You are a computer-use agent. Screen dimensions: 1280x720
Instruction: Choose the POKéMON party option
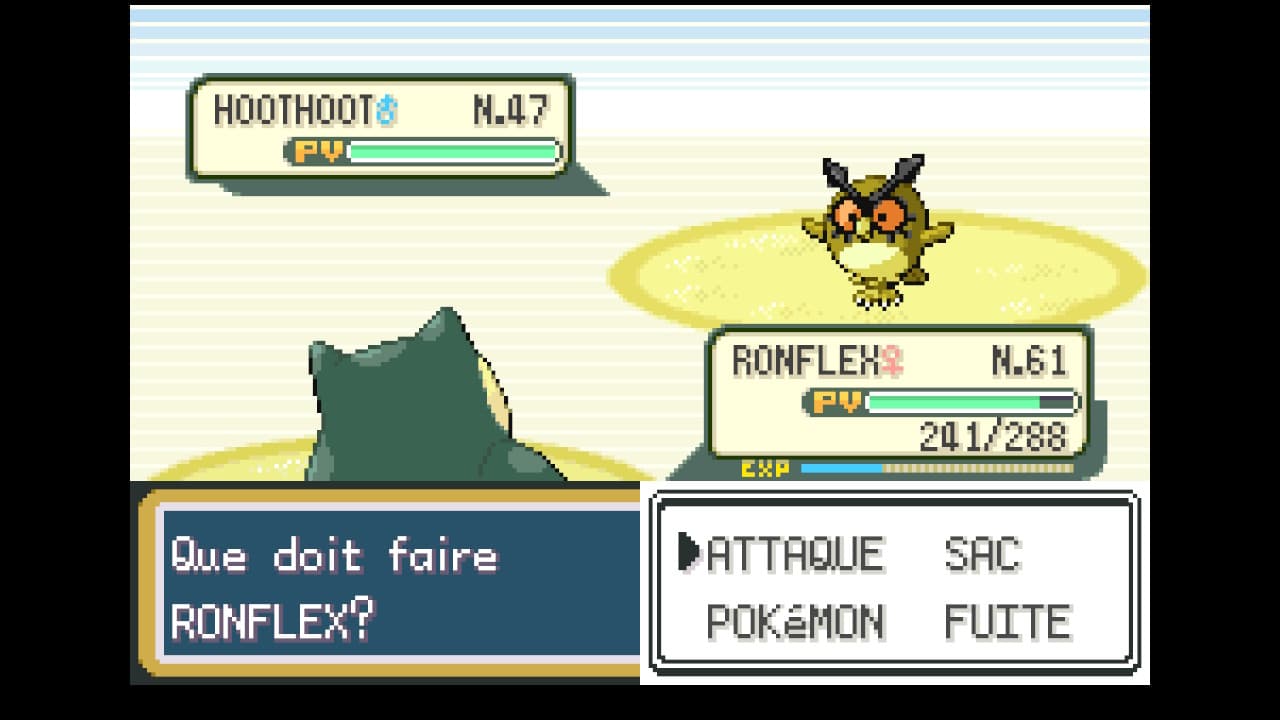(795, 622)
